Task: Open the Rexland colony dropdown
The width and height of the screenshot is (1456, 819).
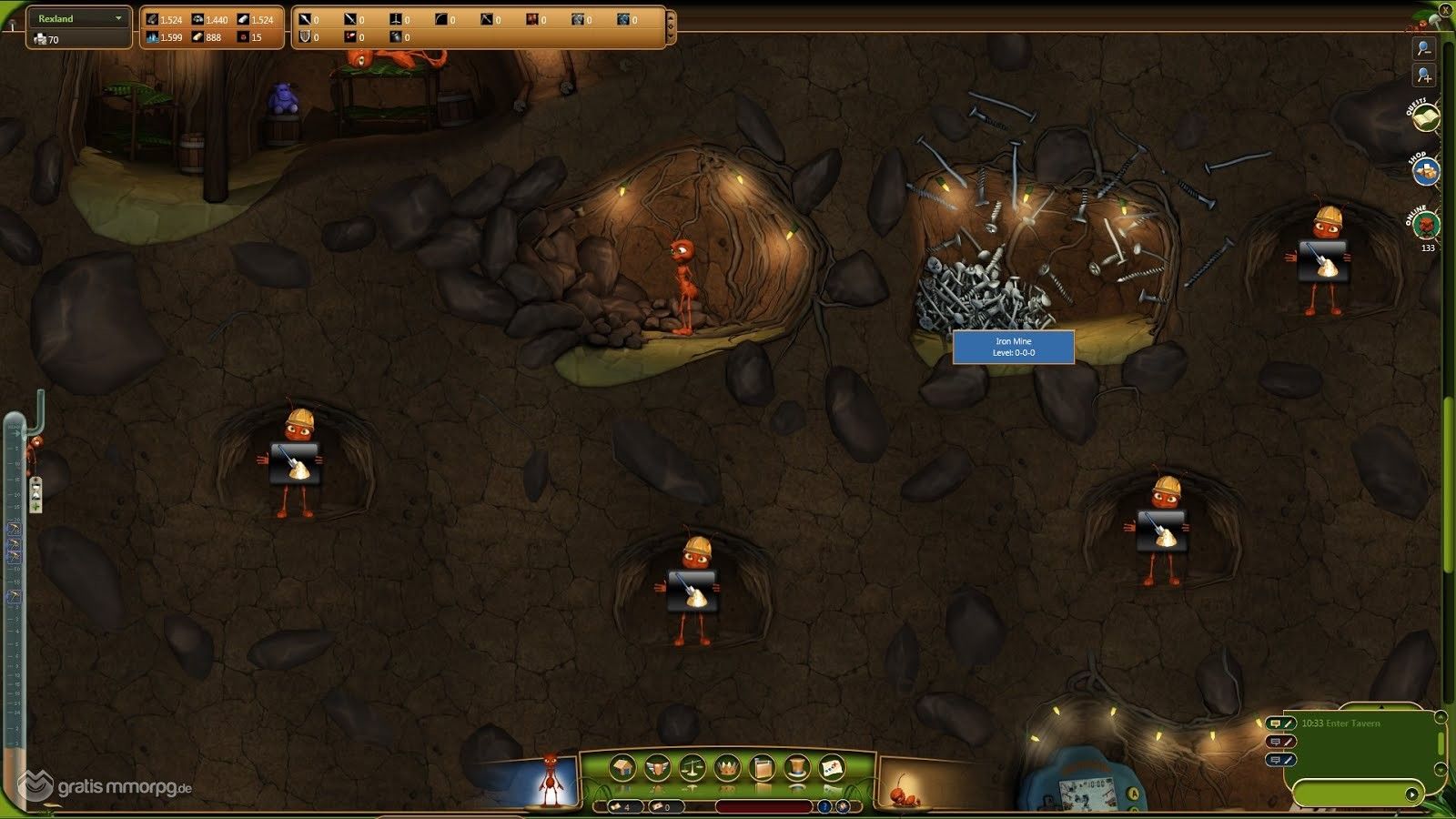Action: coord(118,18)
